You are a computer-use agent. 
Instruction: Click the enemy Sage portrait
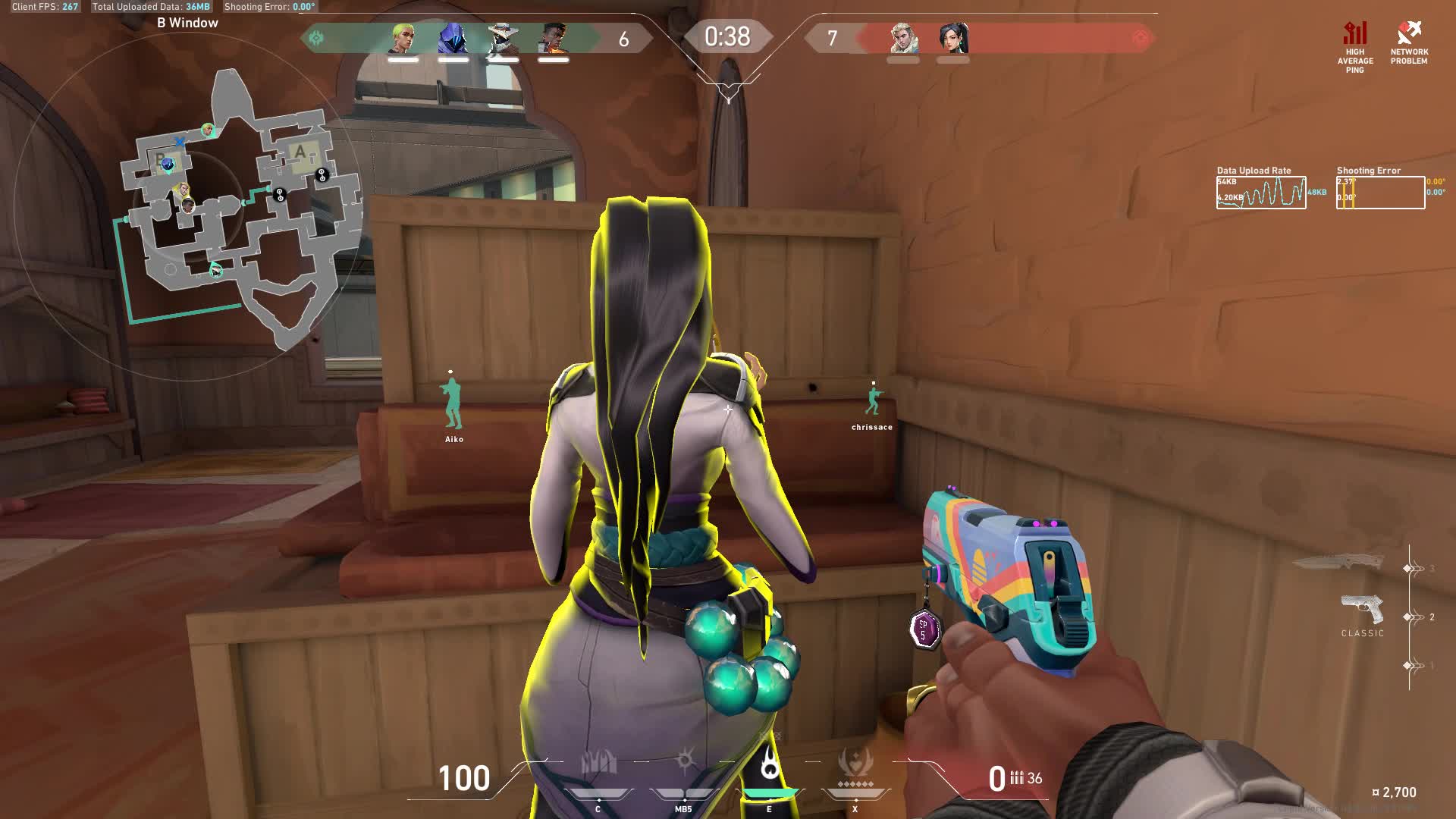click(953, 38)
